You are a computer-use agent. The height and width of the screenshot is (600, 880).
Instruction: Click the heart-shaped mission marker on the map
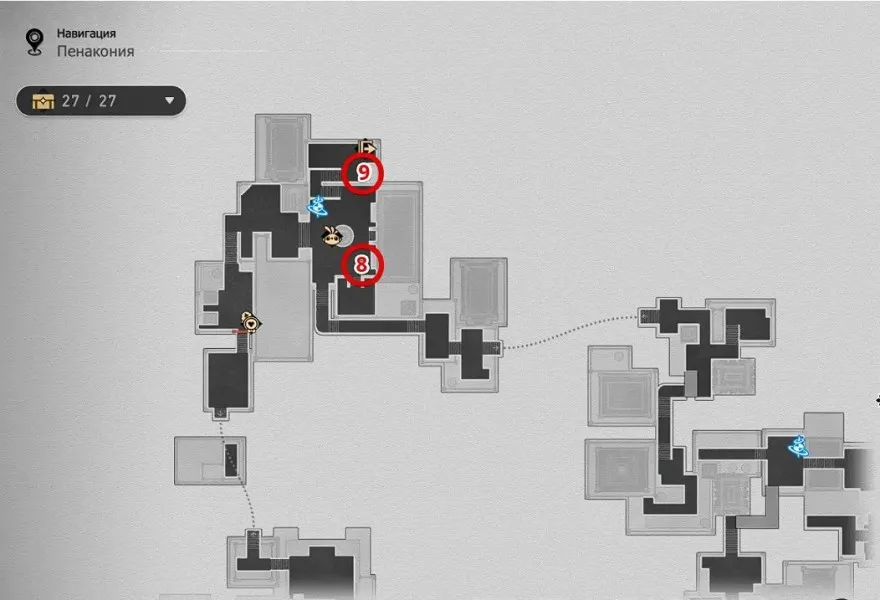pyautogui.click(x=250, y=323)
